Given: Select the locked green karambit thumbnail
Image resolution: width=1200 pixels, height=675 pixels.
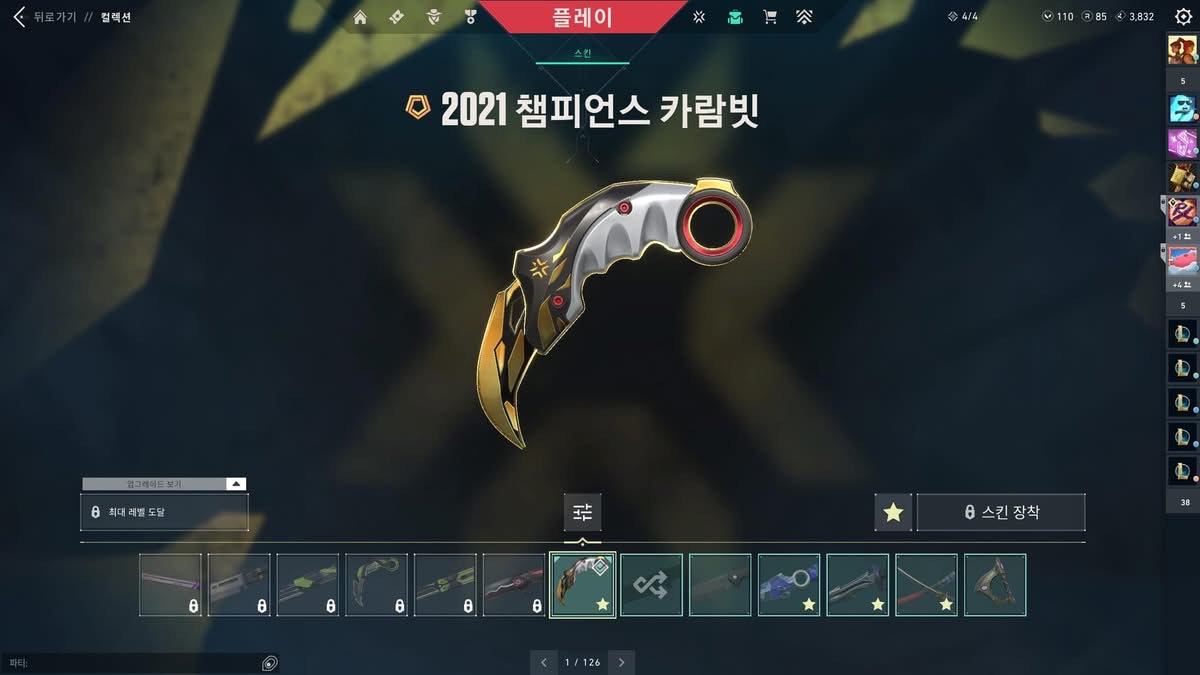Looking at the screenshot, I should click(x=377, y=585).
